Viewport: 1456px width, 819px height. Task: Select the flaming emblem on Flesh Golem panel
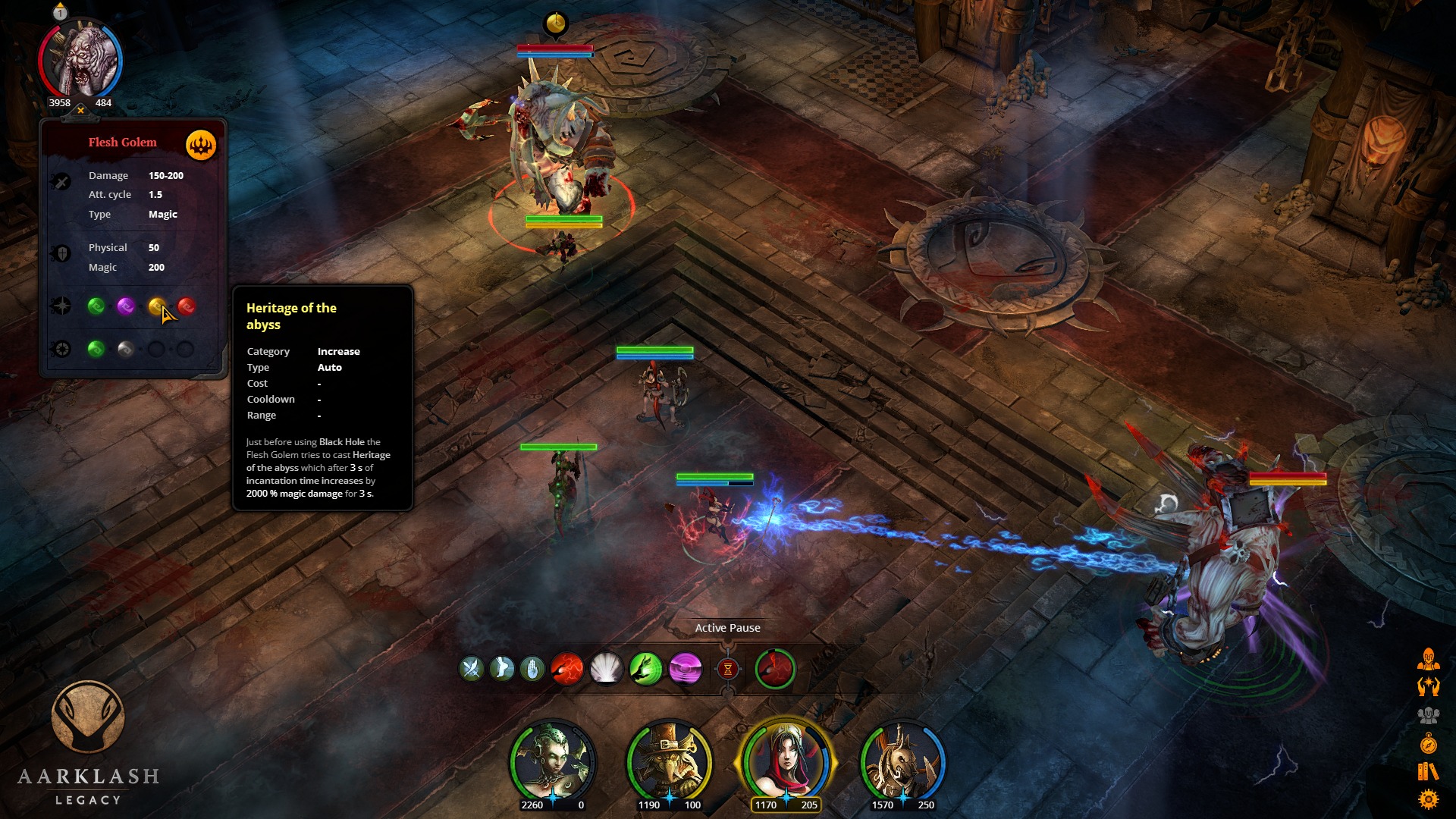pyautogui.click(x=200, y=144)
